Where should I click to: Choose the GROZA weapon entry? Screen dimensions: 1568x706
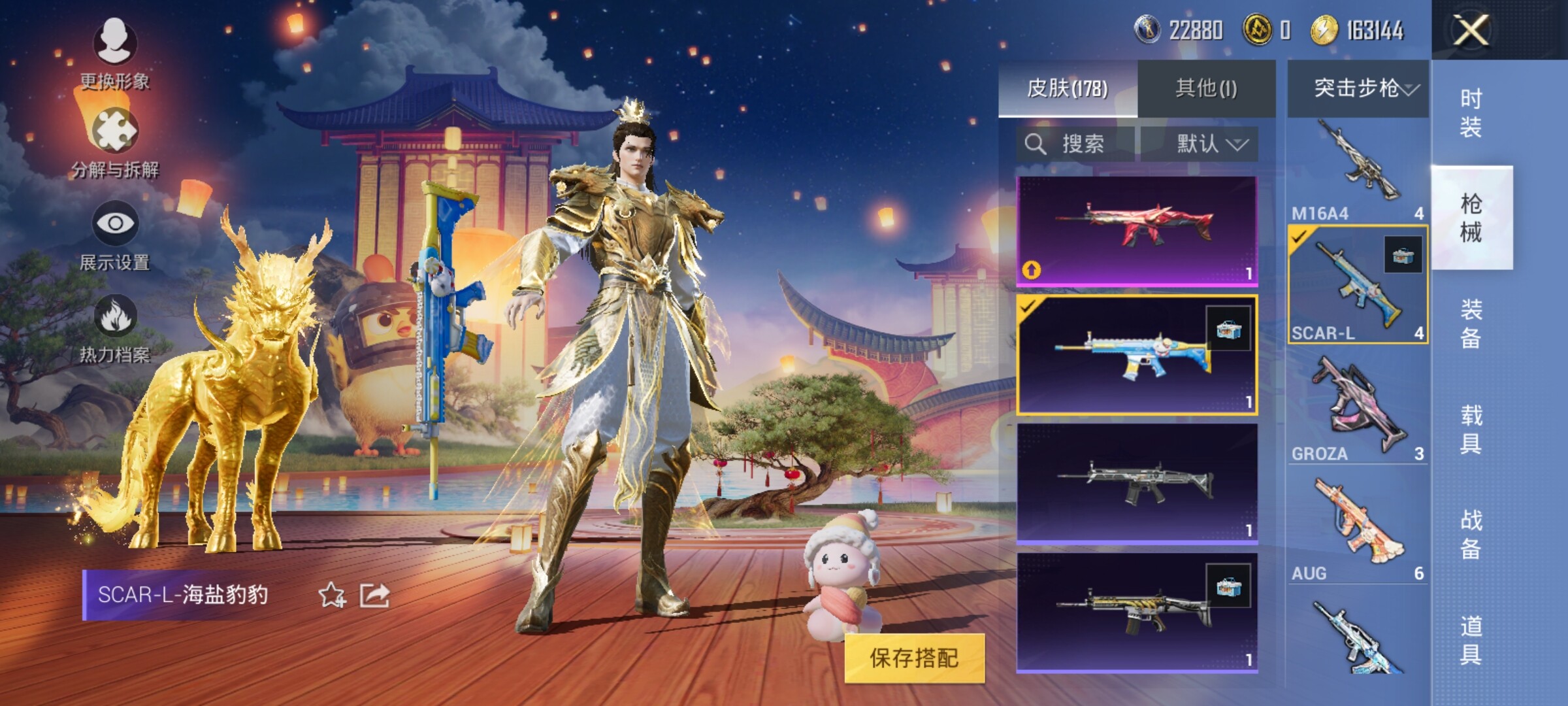tap(1358, 410)
